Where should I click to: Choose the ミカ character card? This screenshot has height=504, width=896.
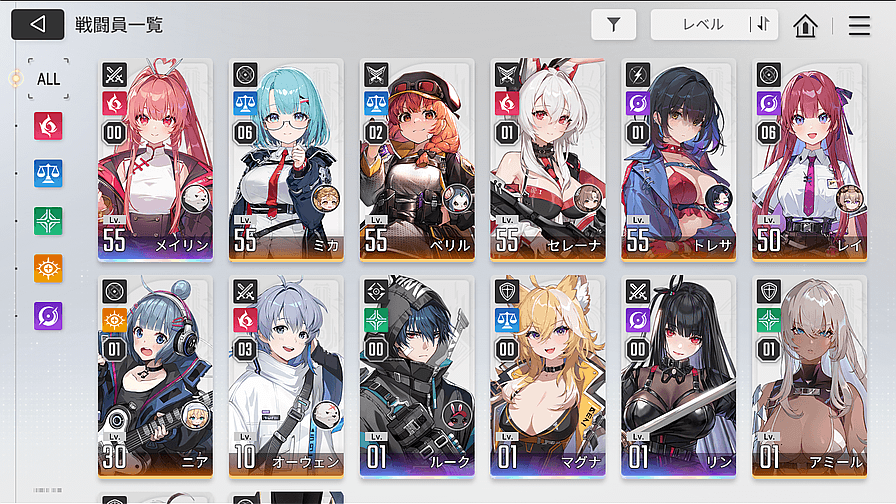[x=286, y=160]
